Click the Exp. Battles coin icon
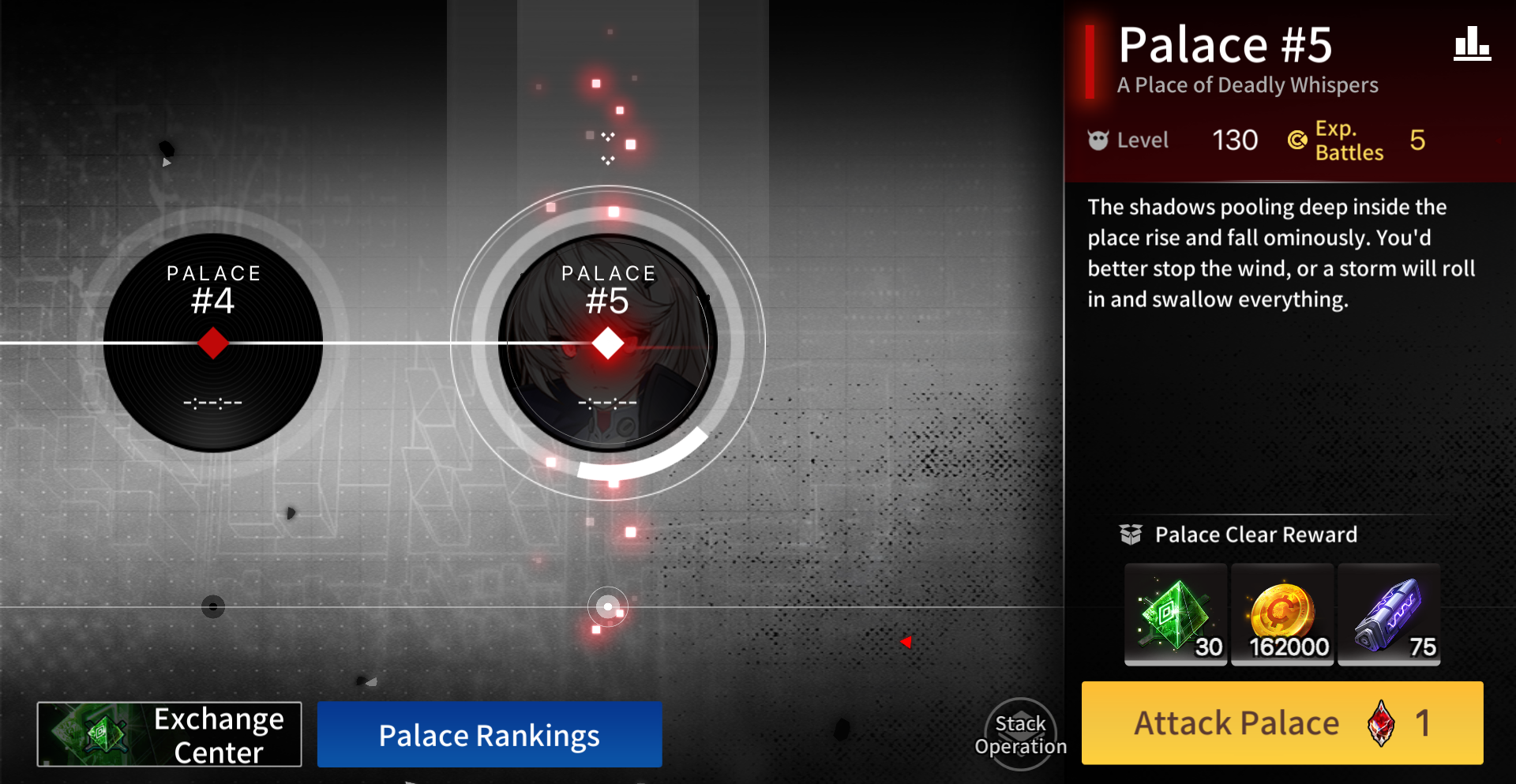The width and height of the screenshot is (1516, 784). (1297, 141)
